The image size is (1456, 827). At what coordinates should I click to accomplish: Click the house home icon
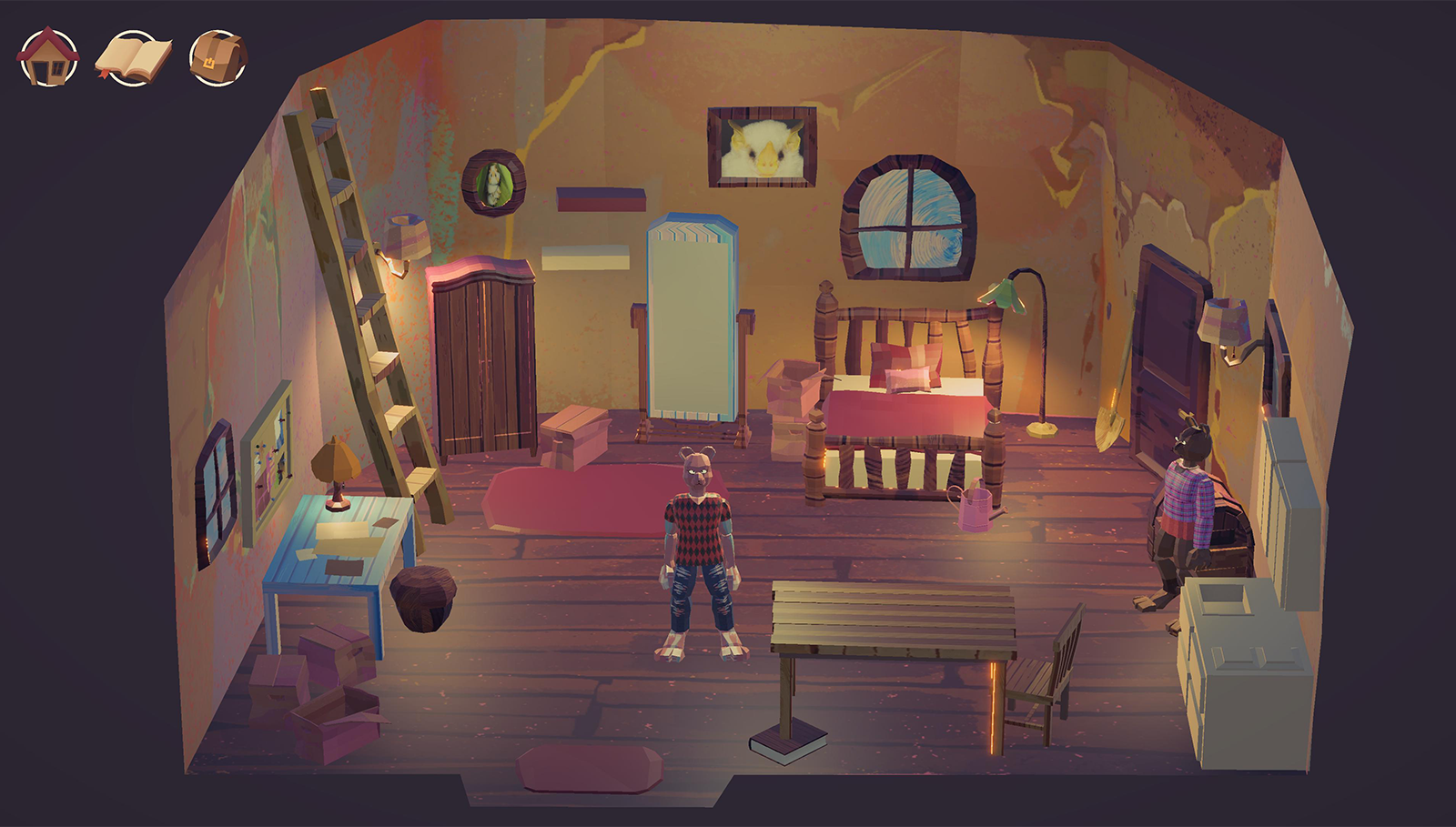point(48,57)
